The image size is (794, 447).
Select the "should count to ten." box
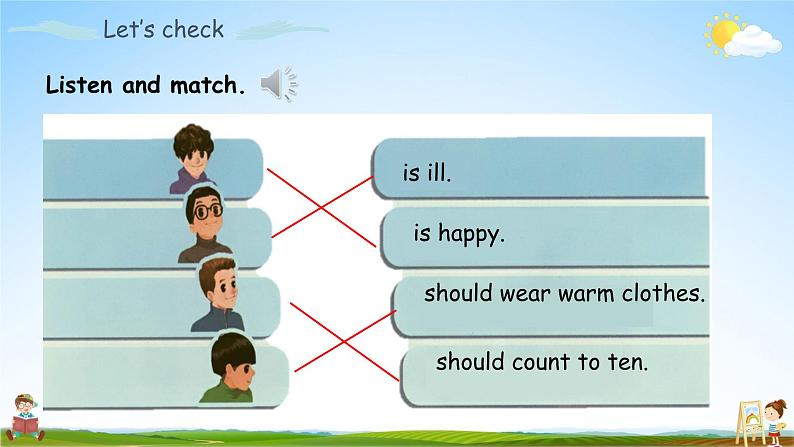tap(555, 363)
